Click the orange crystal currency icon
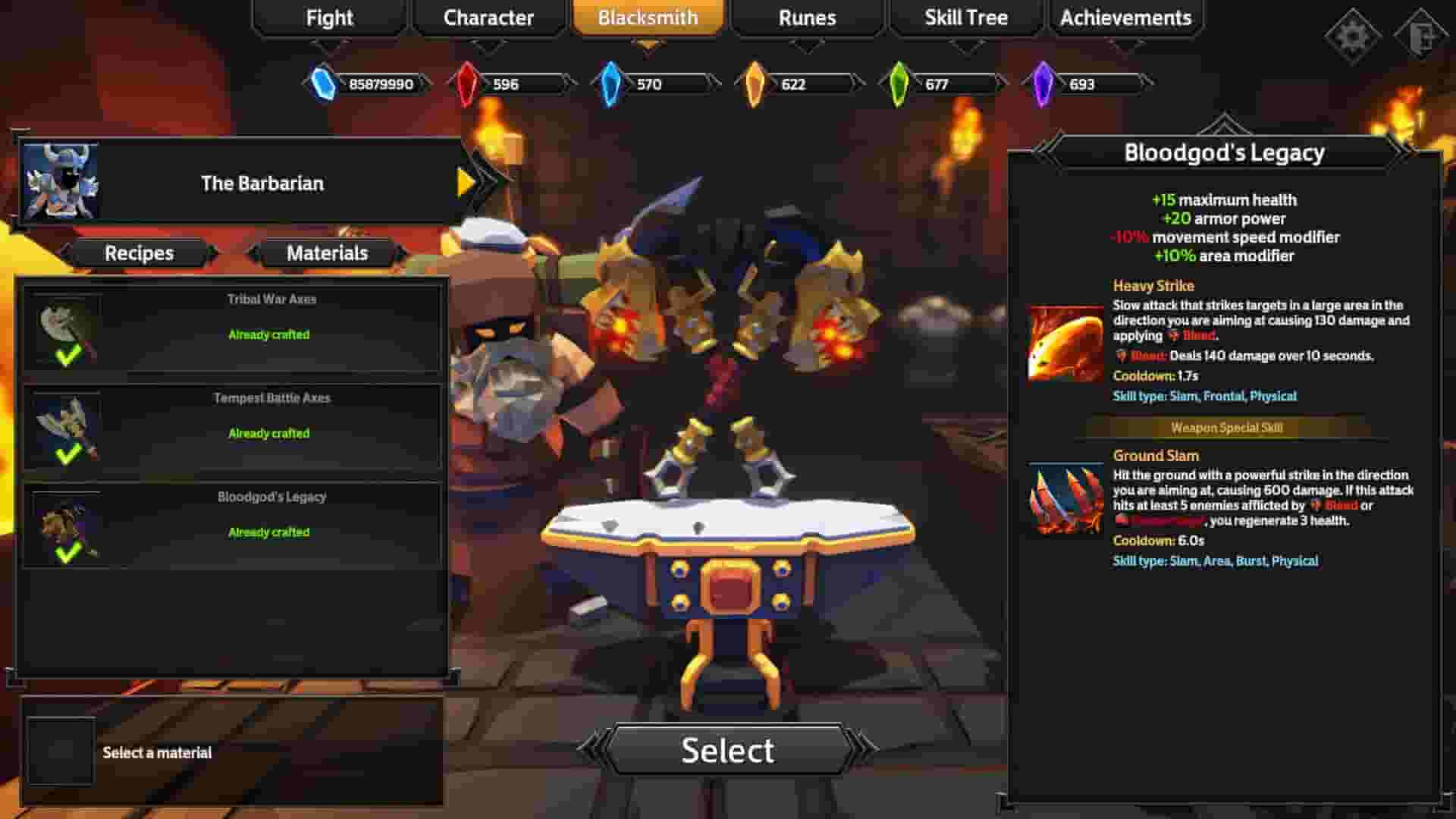The image size is (1456, 819). (755, 83)
